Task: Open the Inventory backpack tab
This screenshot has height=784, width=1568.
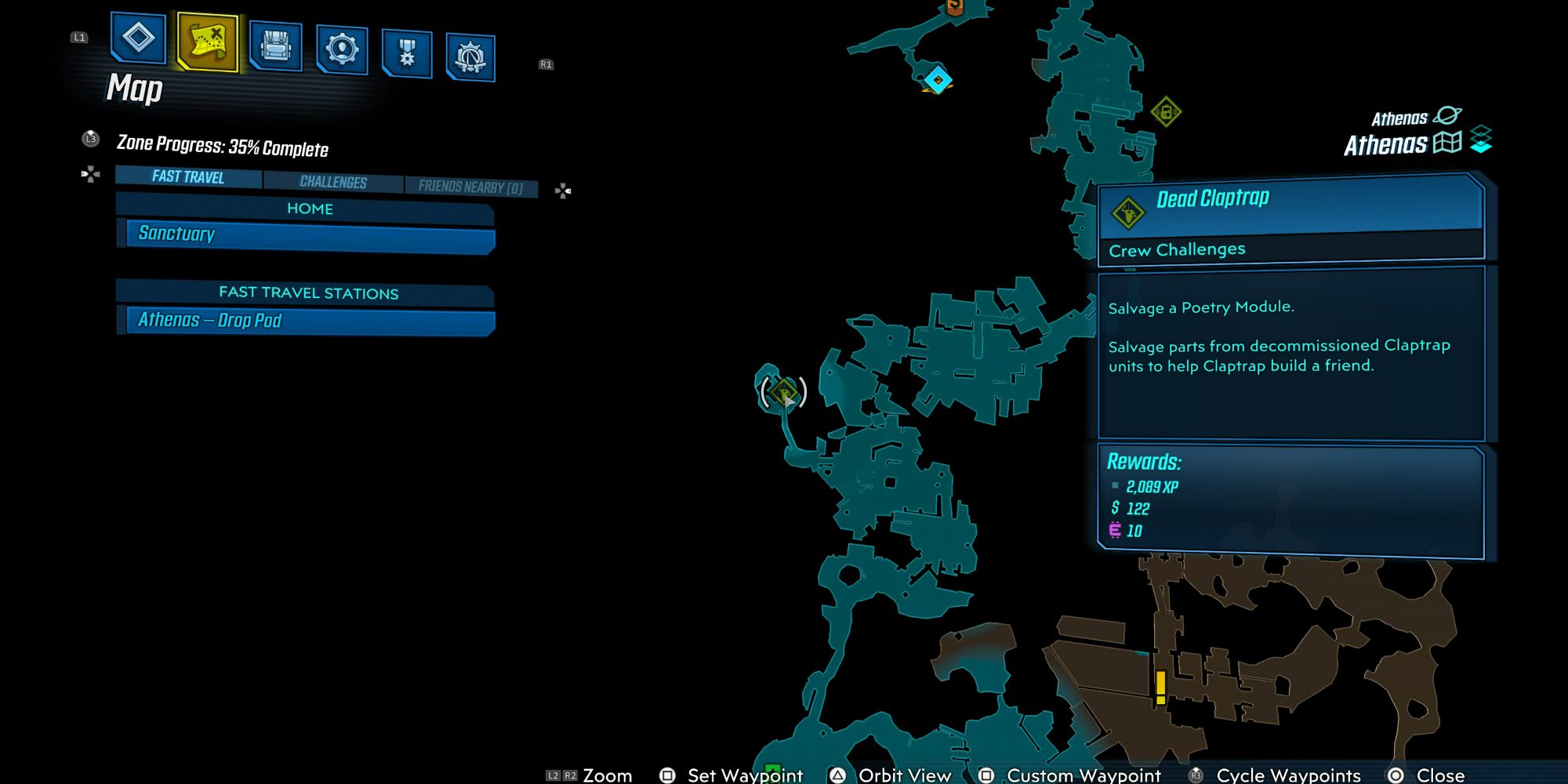Action: [275, 45]
